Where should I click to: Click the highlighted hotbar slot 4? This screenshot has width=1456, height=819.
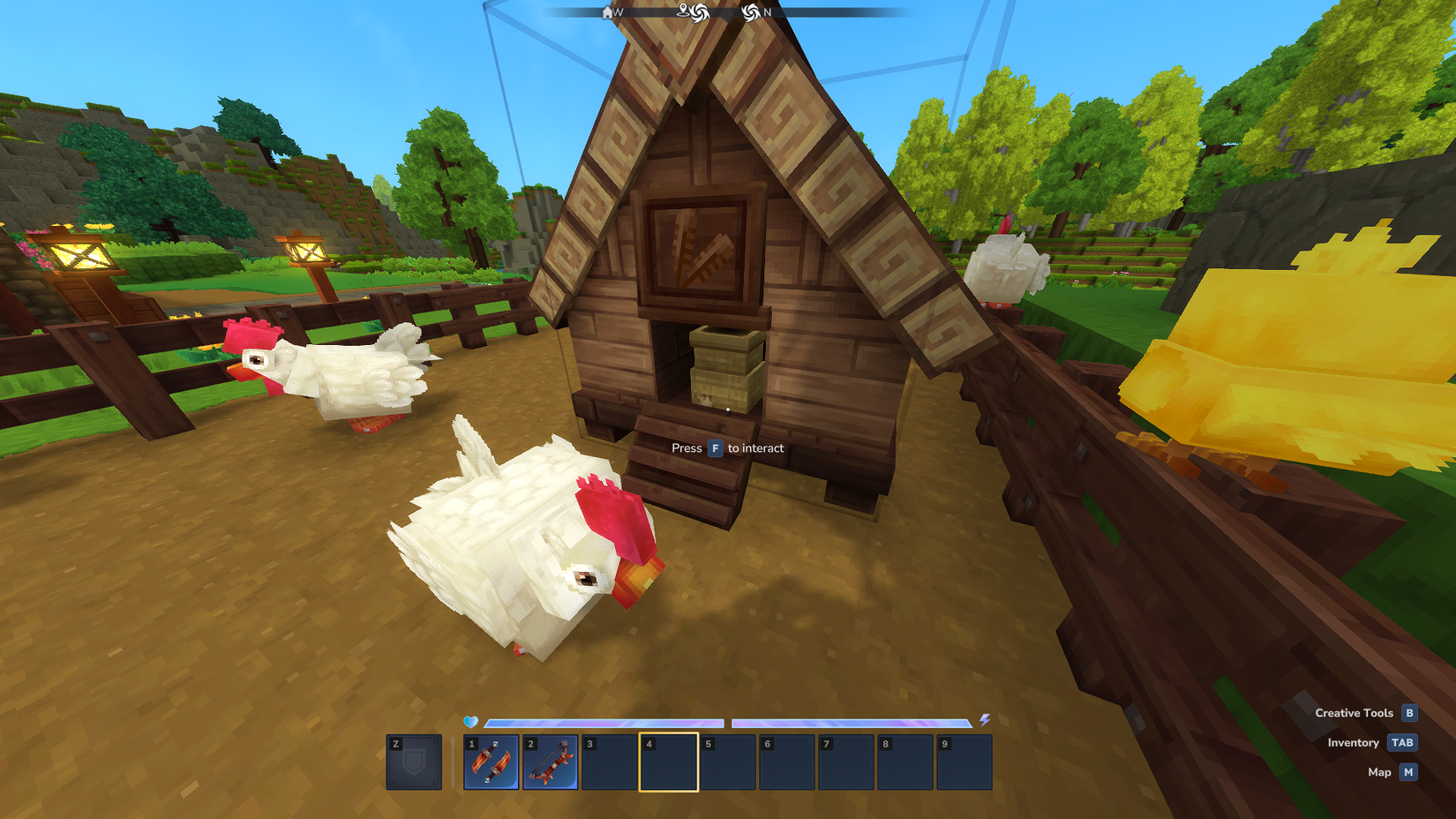point(671,763)
